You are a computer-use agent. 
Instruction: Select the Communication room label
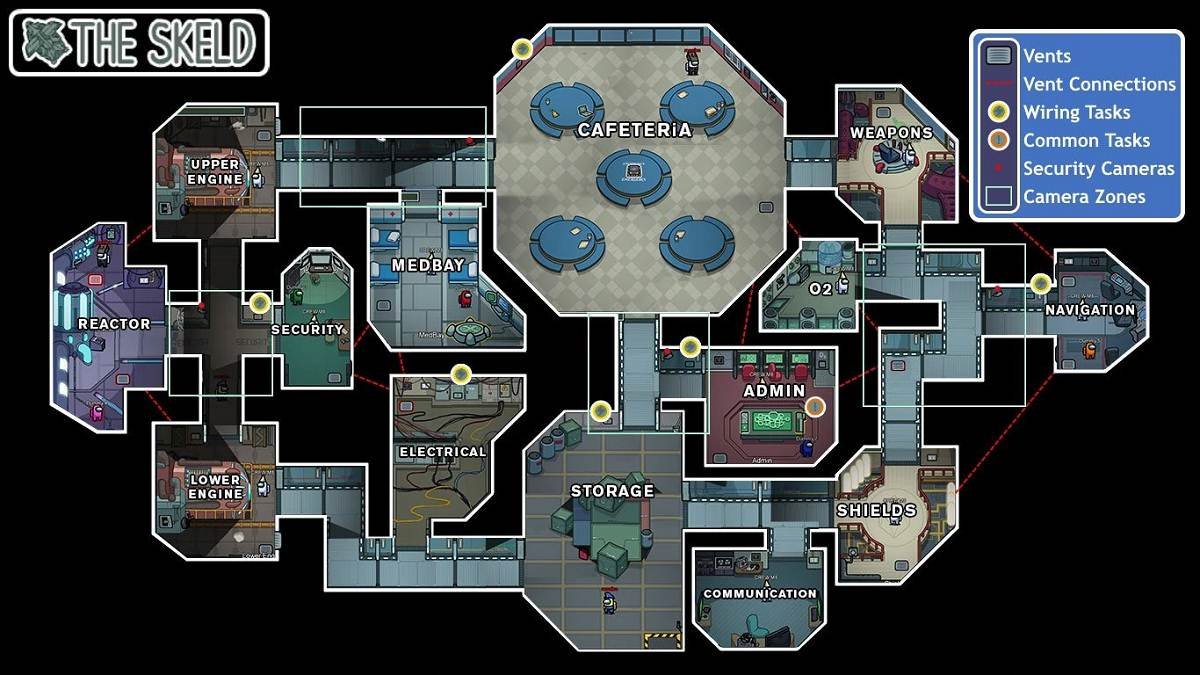coord(760,593)
